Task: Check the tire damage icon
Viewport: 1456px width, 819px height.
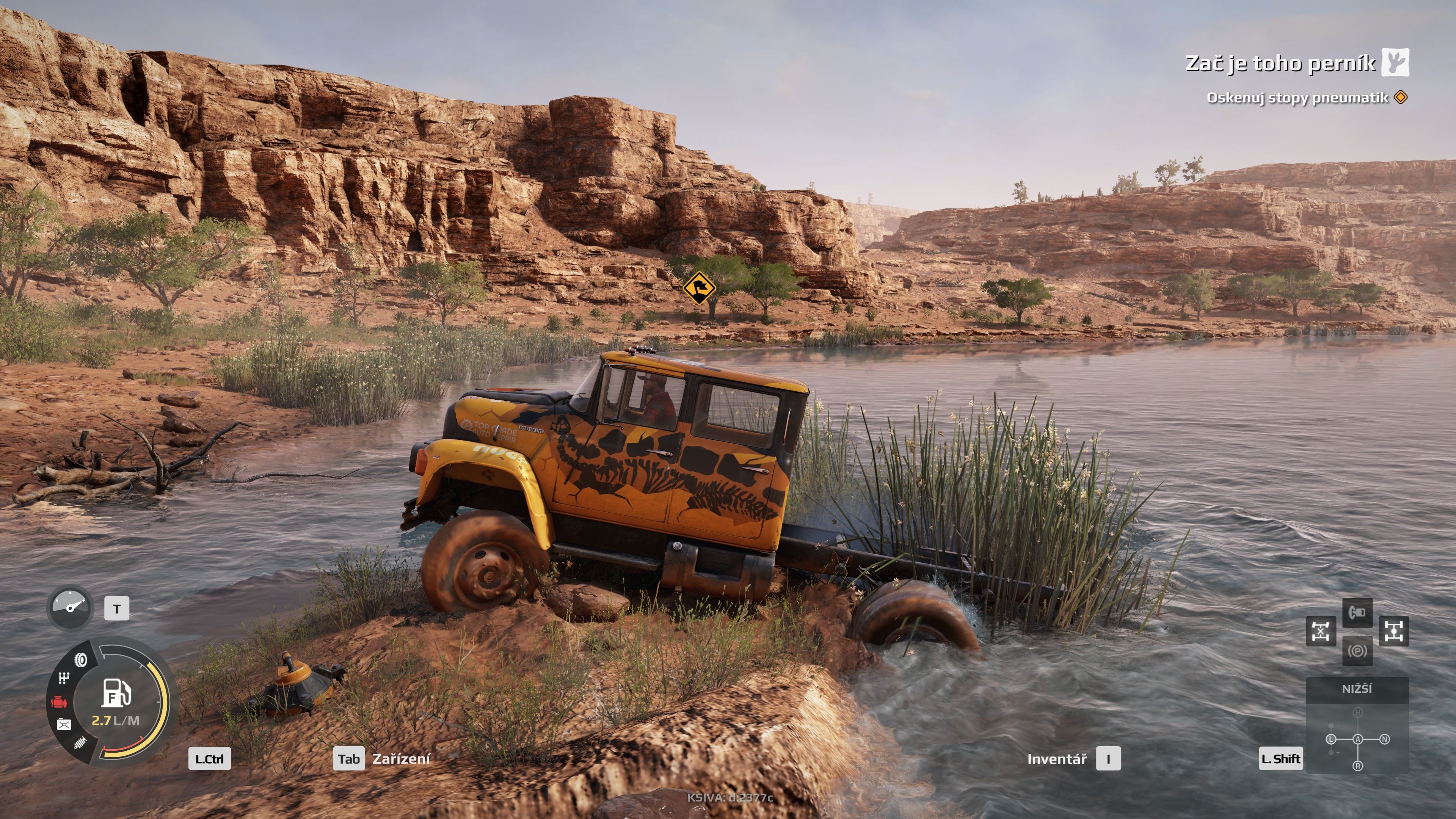Action: click(x=81, y=660)
